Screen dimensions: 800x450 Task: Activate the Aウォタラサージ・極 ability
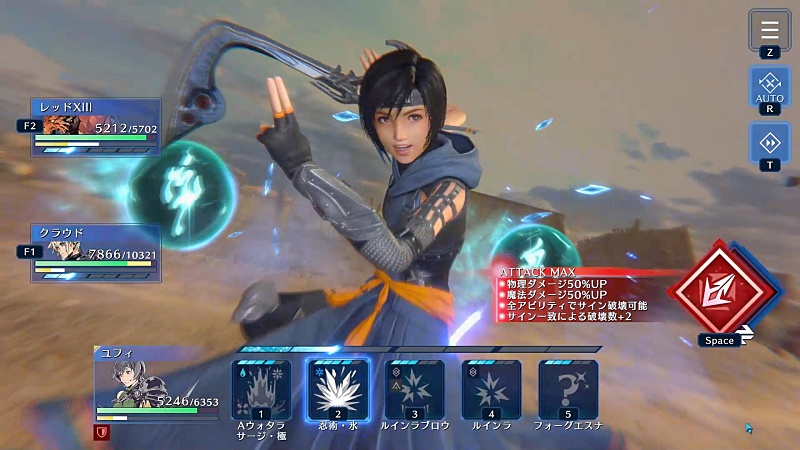click(261, 389)
